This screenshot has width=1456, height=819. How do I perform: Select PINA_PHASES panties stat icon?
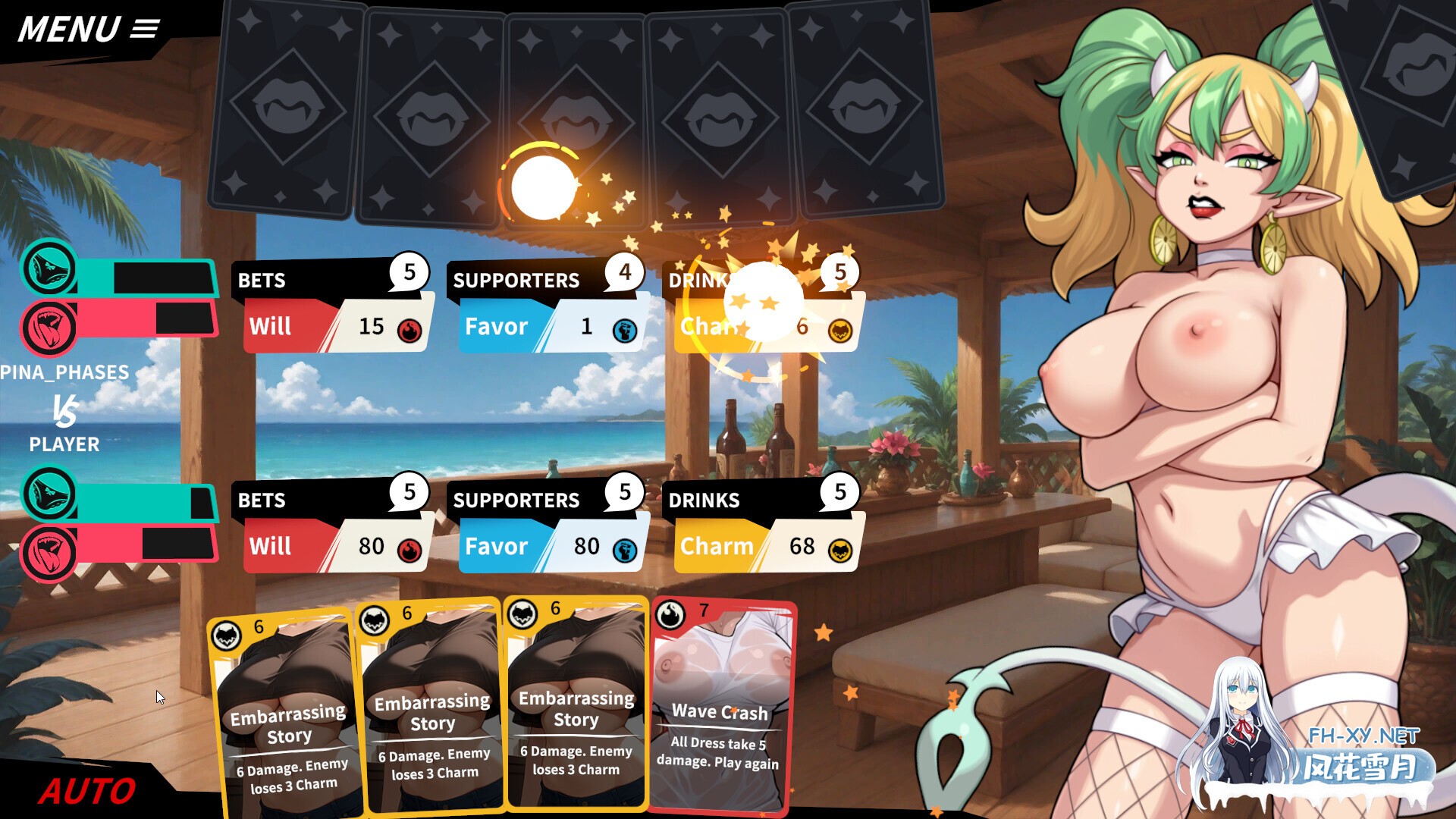pos(49,270)
